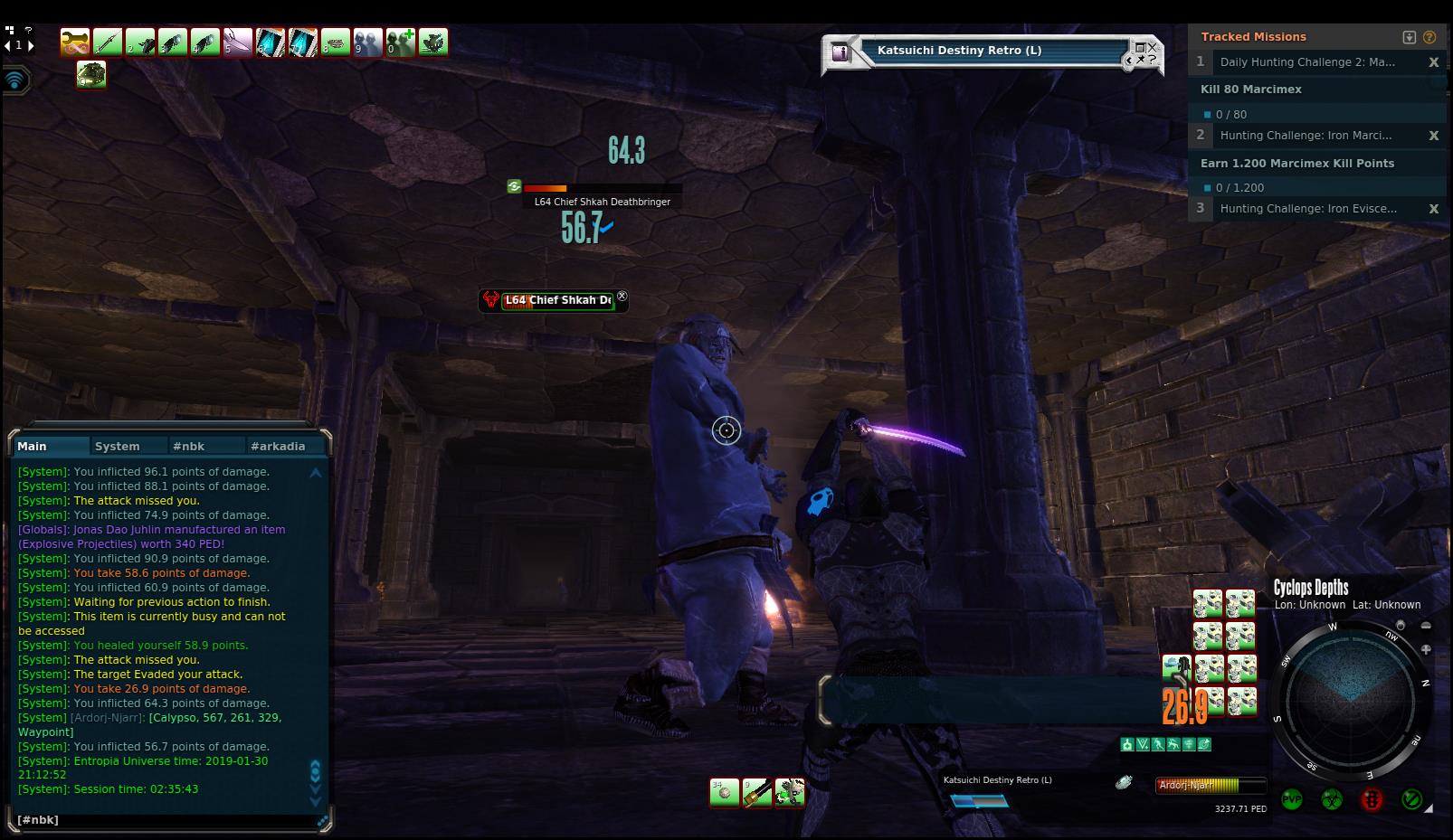Image resolution: width=1453 pixels, height=840 pixels.
Task: Select the #nbk chat tab
Action: 188,446
